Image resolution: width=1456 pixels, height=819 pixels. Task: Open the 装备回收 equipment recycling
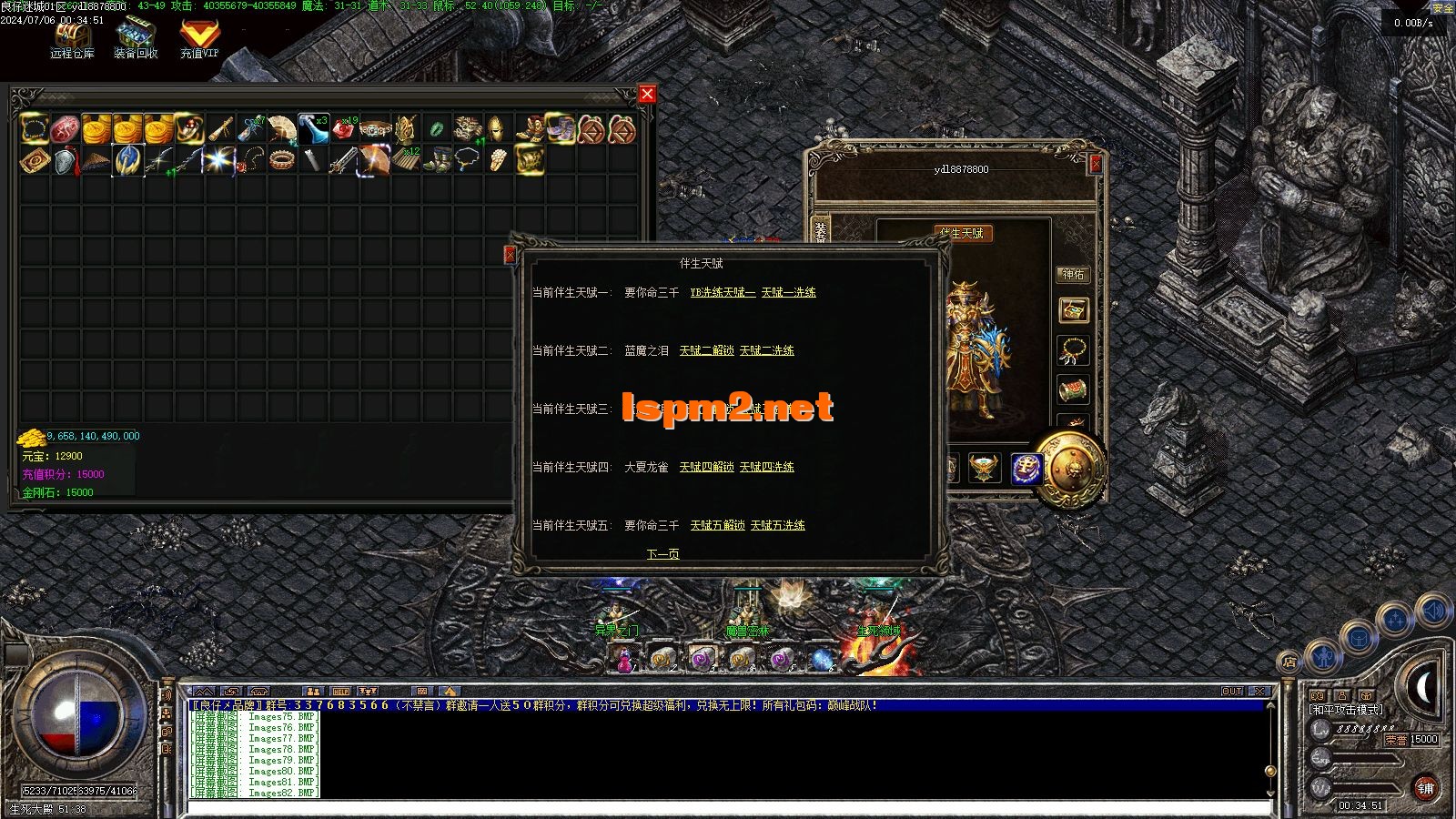click(136, 39)
